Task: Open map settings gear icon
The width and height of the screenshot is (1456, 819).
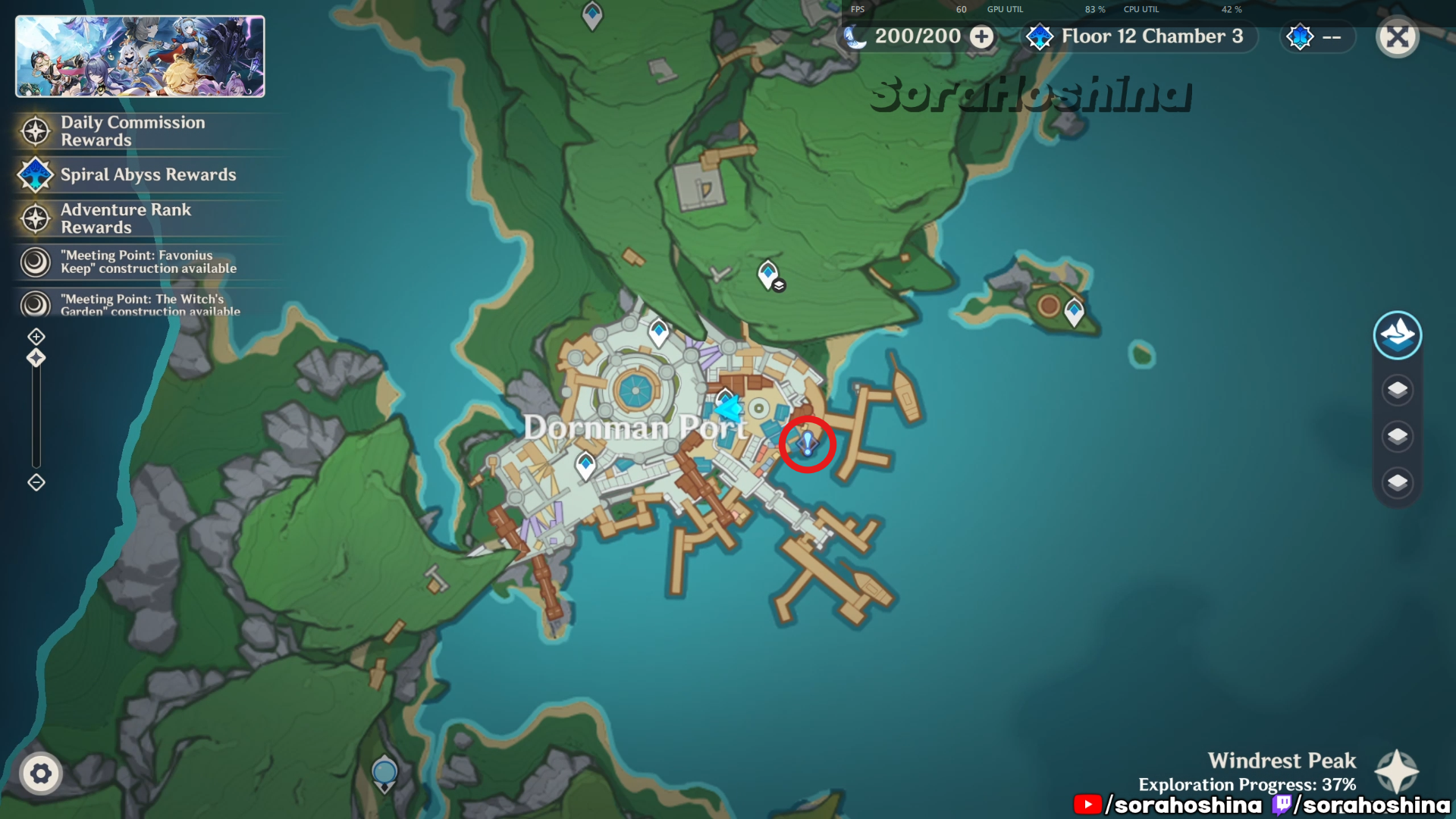Action: (41, 773)
